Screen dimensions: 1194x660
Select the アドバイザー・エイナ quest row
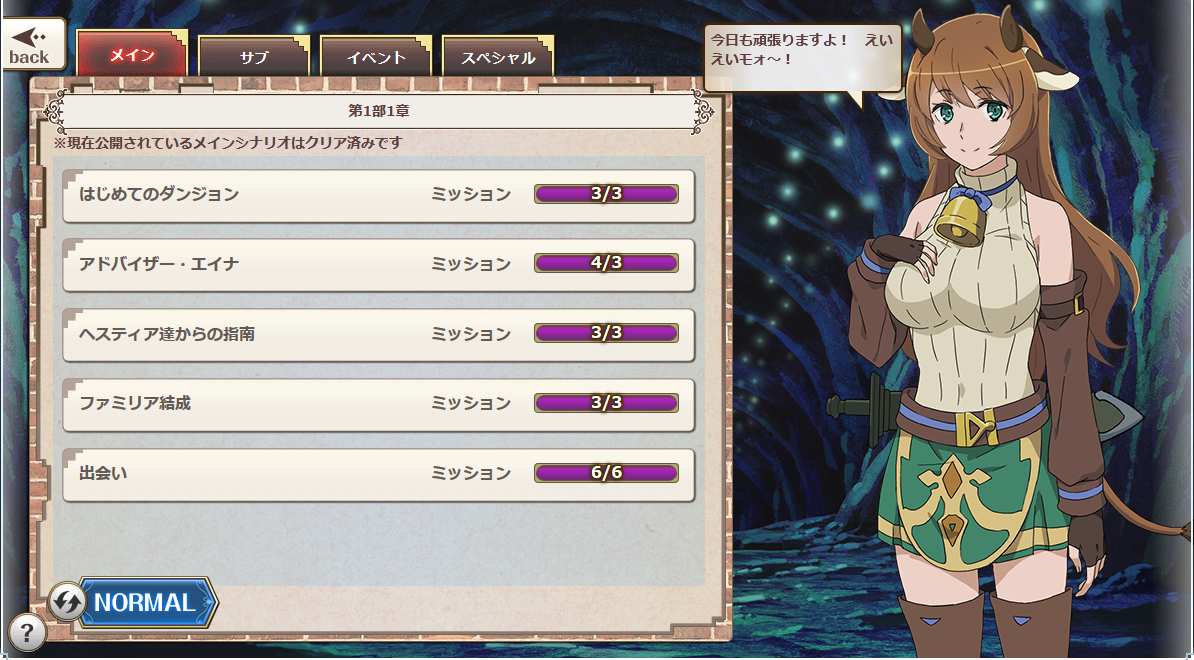(x=378, y=264)
